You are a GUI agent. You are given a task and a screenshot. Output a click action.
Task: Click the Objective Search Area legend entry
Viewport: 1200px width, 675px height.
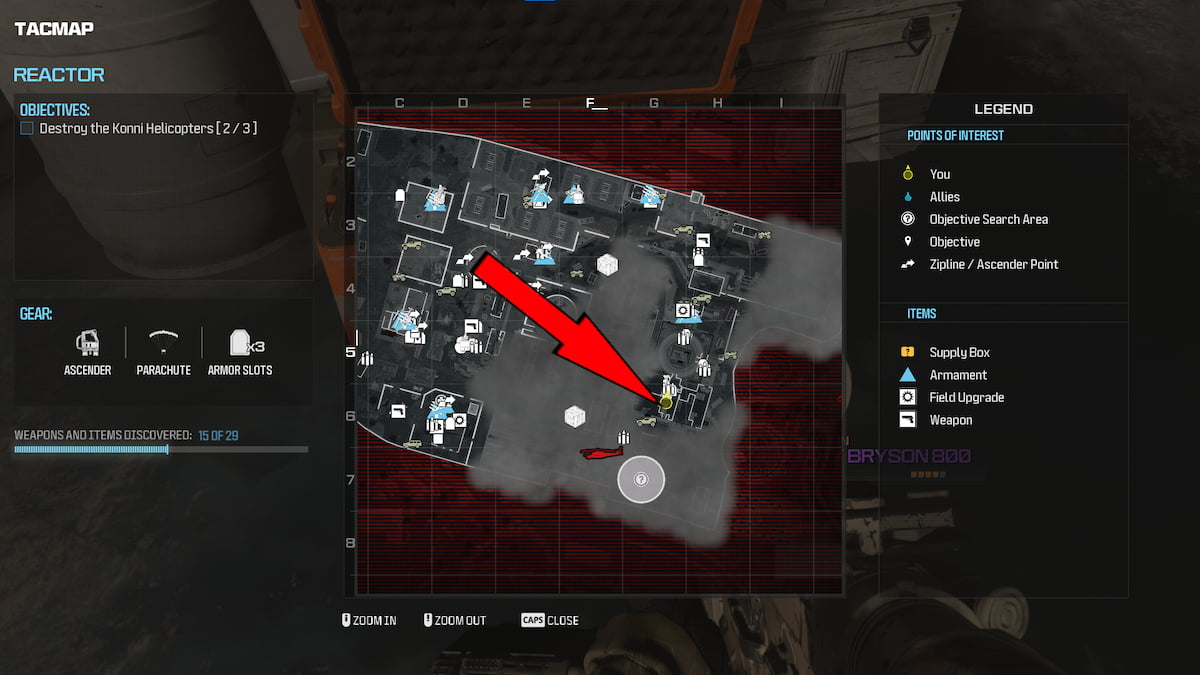pos(988,219)
